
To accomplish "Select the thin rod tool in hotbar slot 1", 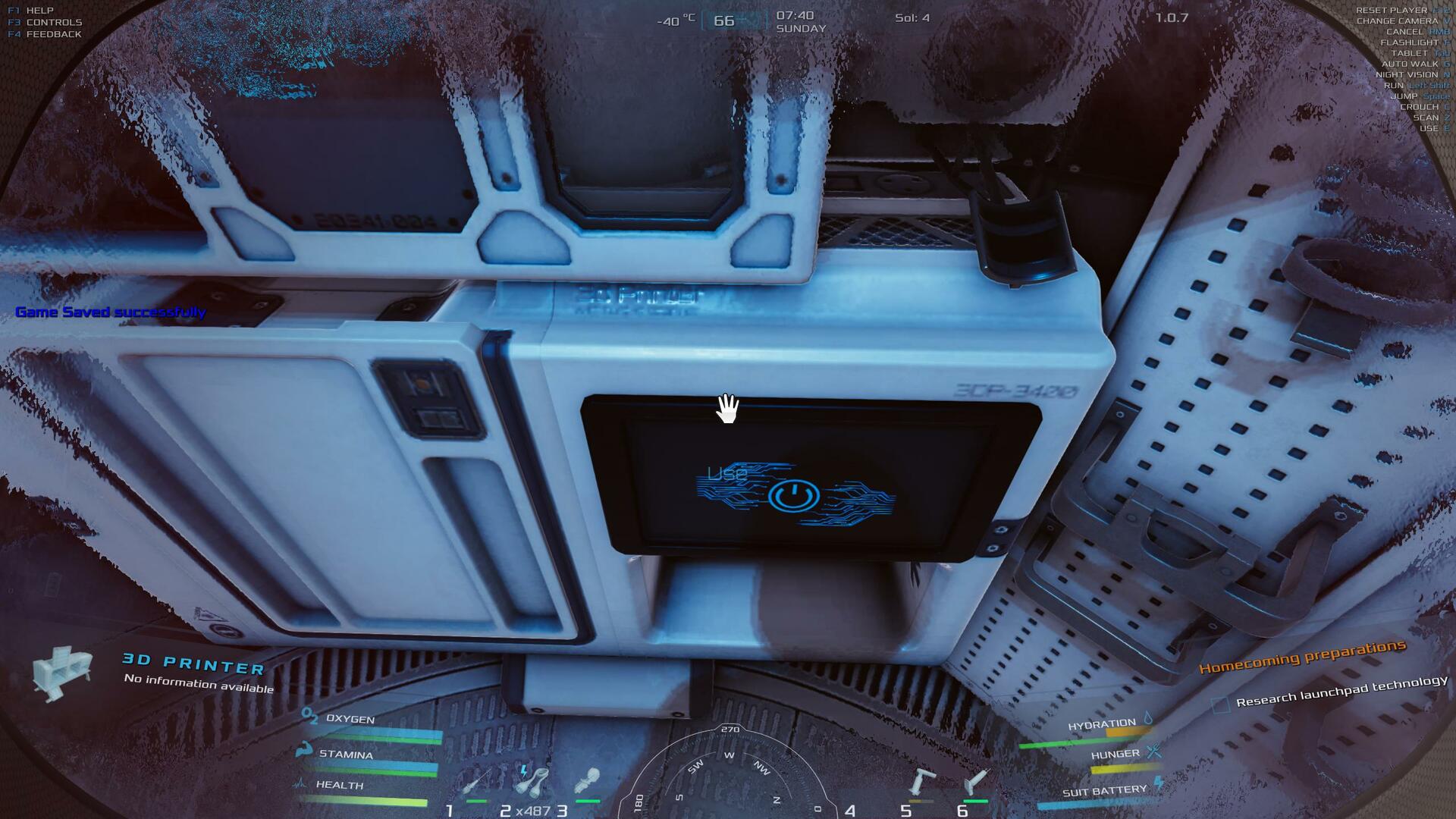I will coord(476,783).
